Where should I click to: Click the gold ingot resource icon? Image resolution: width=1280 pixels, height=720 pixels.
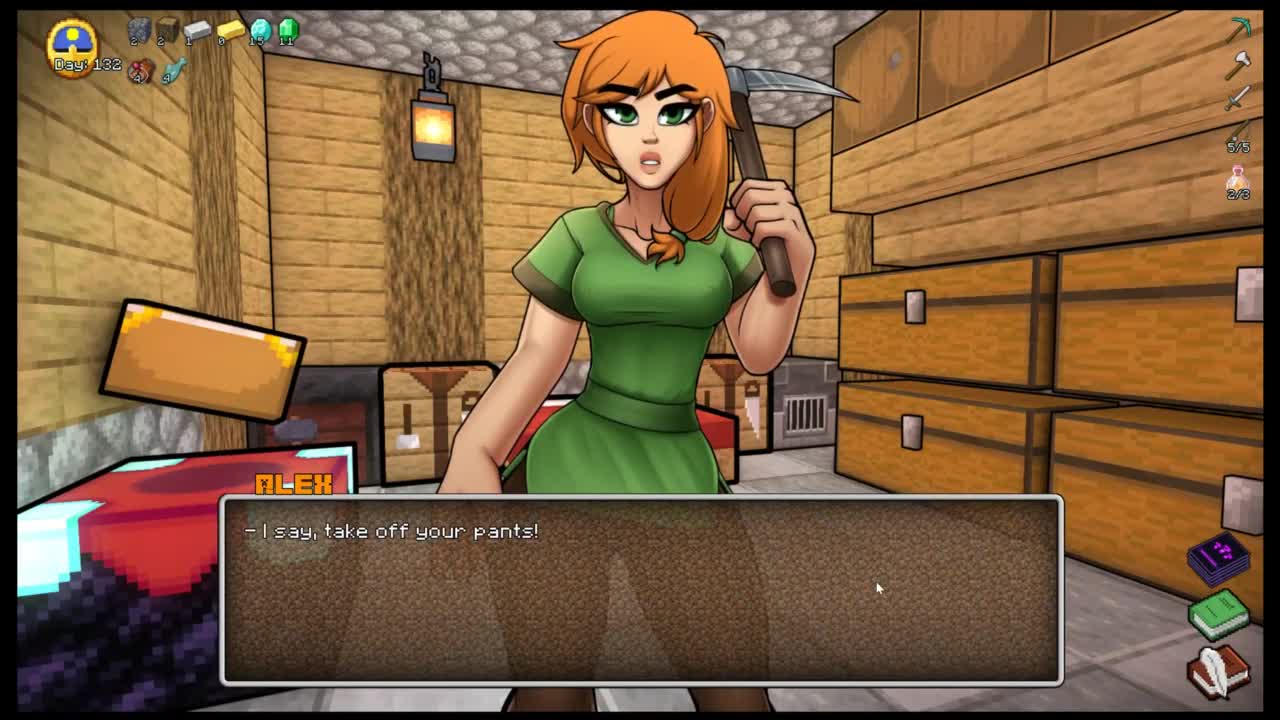(230, 31)
